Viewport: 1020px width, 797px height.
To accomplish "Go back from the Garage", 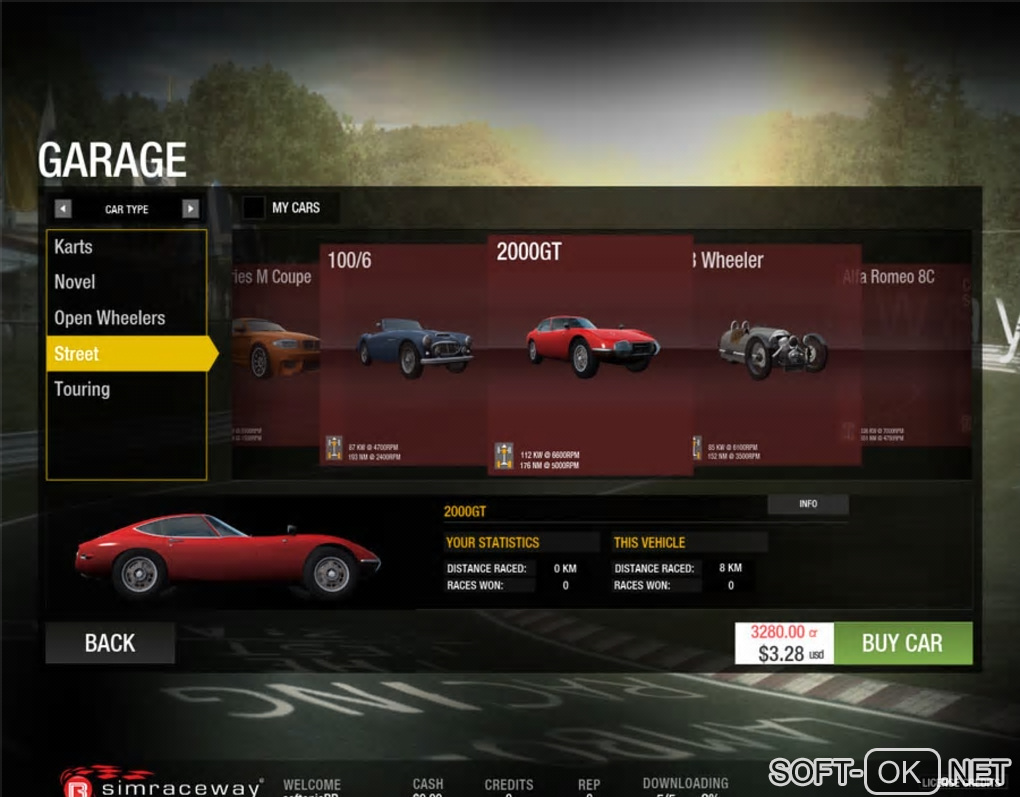I will tap(110, 643).
